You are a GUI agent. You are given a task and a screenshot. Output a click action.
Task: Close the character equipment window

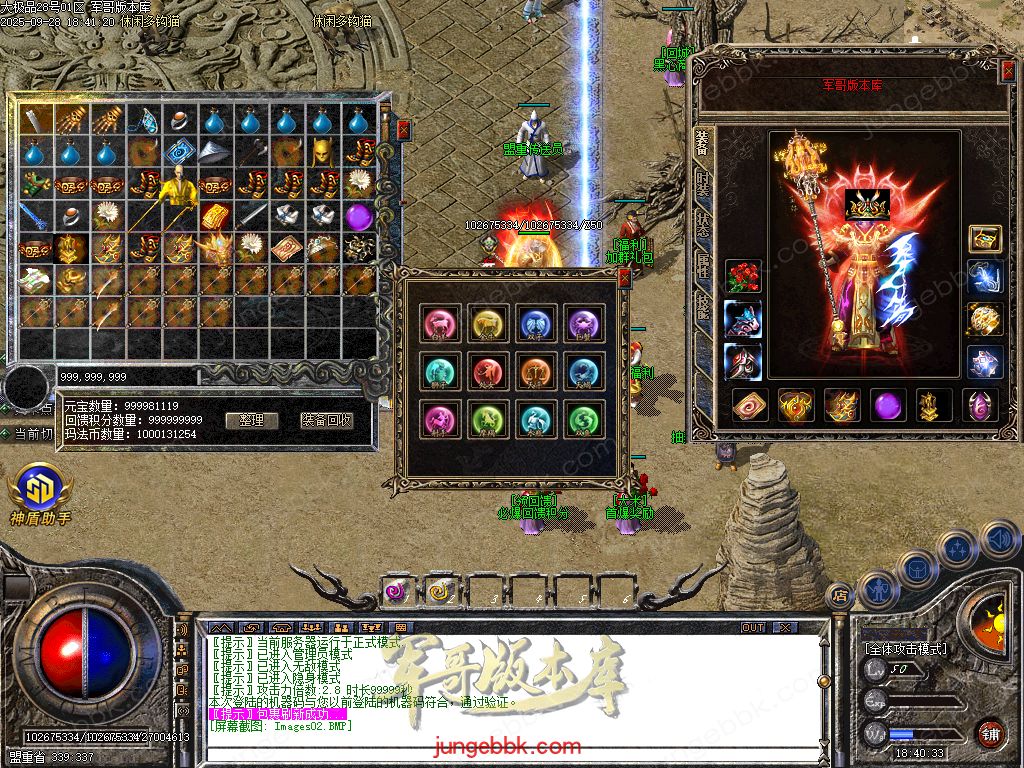tap(1007, 70)
